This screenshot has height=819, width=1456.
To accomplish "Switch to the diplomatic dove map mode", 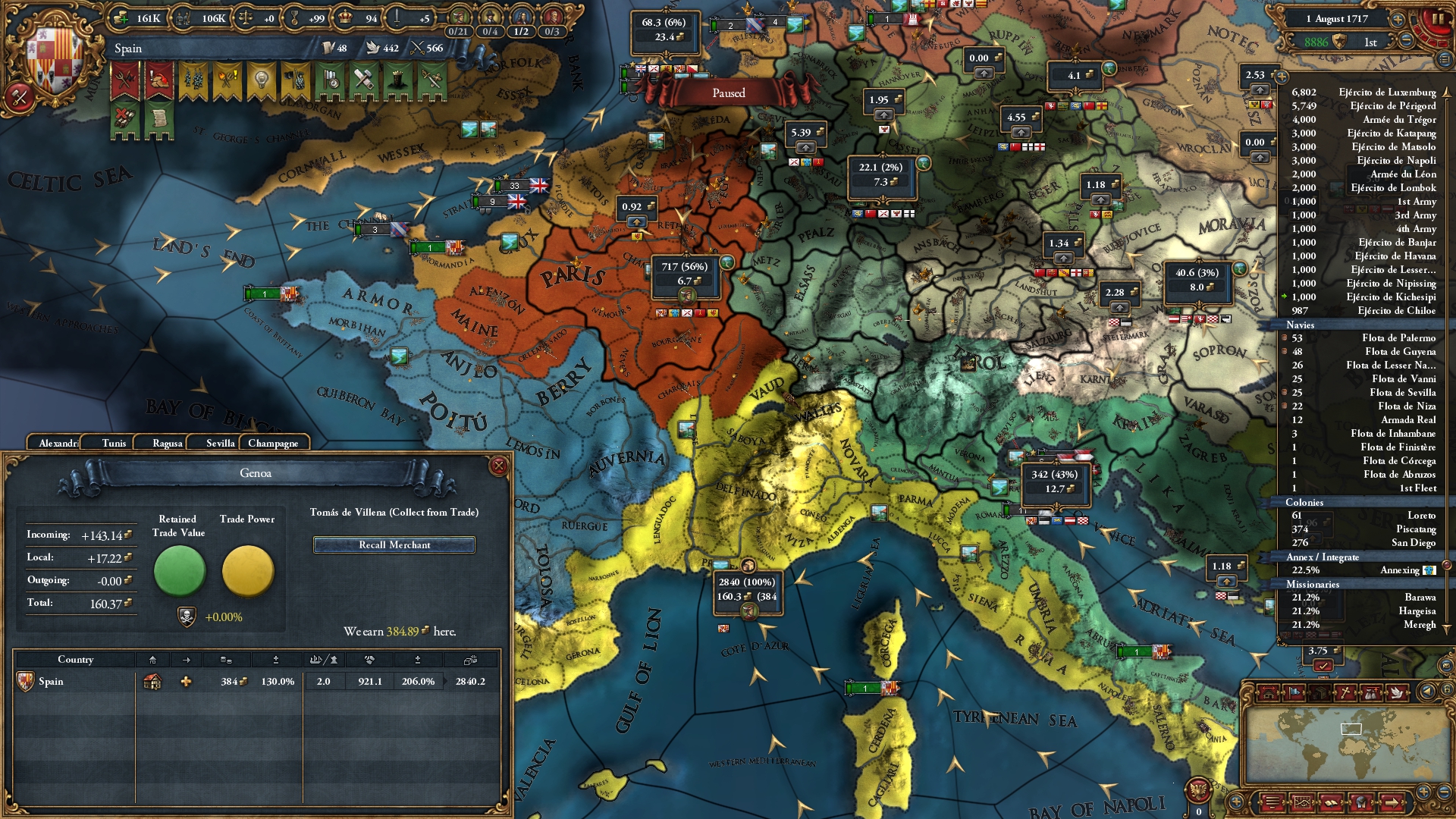I will 1396,692.
